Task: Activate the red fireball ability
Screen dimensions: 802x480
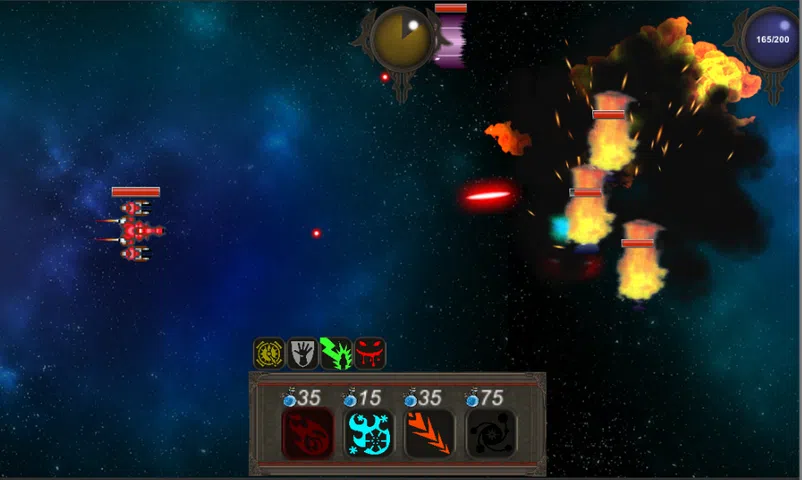Action: 306,433
